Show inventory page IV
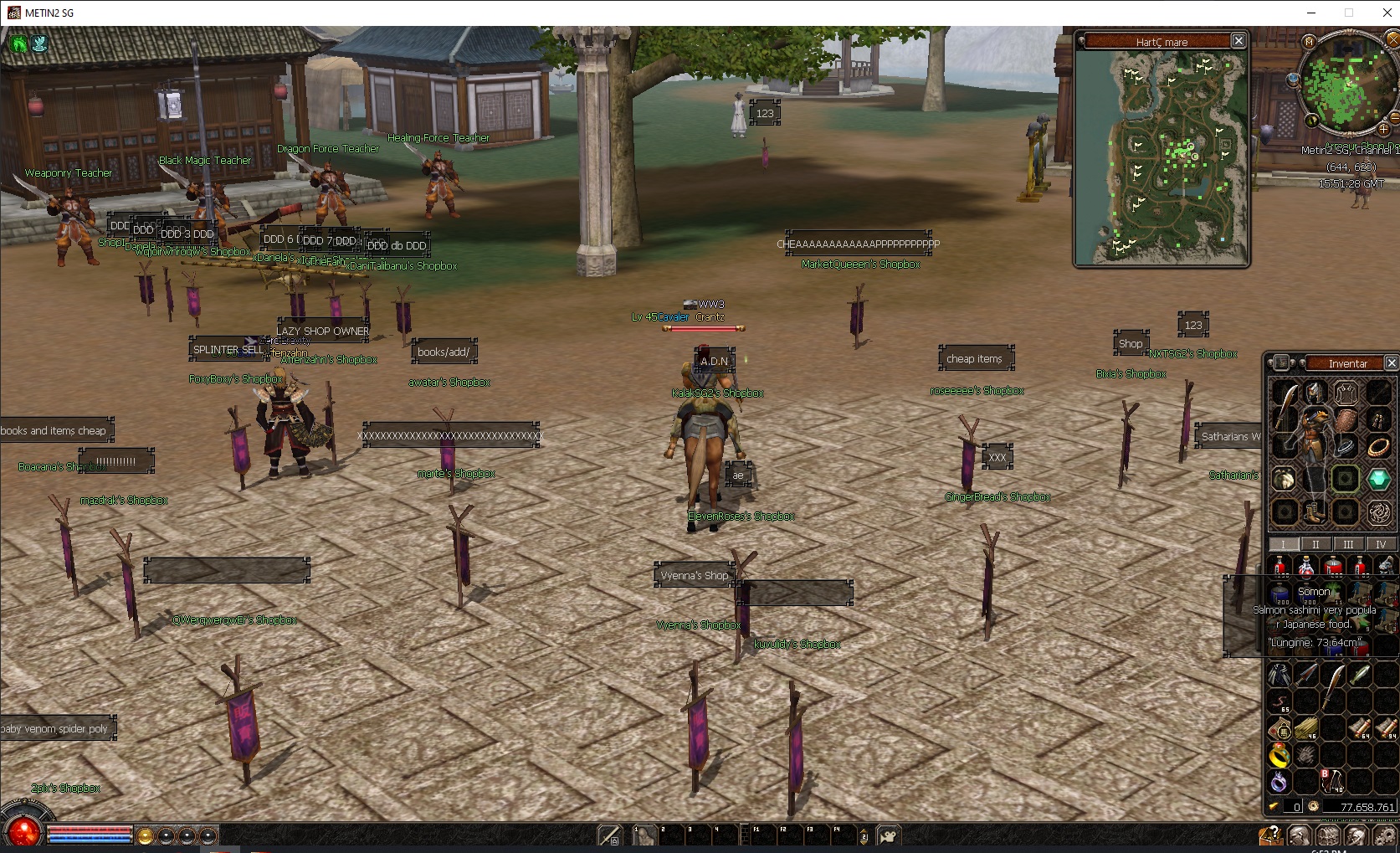1400x853 pixels. tap(1381, 544)
